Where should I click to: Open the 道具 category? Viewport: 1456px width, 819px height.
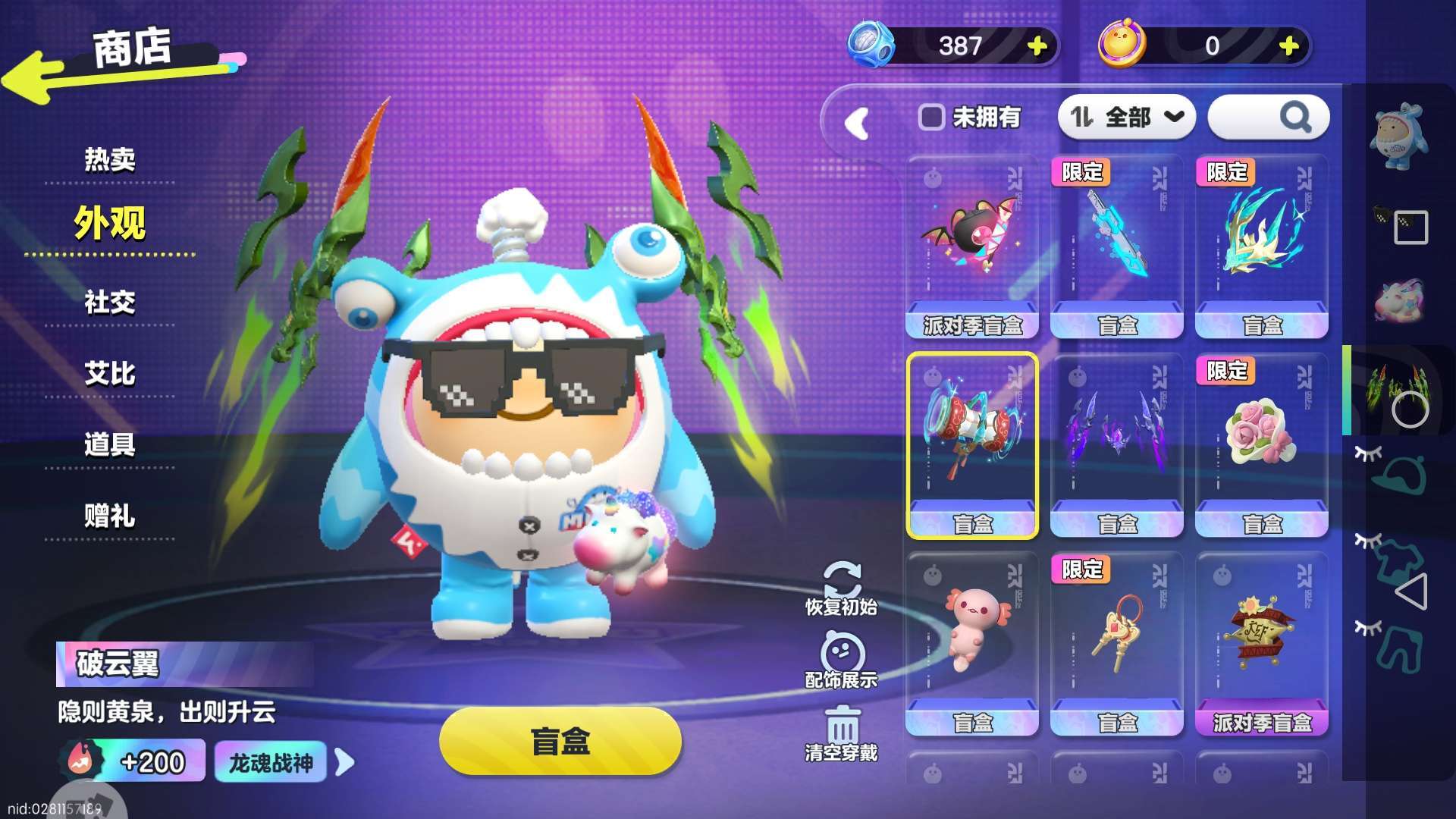click(x=110, y=445)
